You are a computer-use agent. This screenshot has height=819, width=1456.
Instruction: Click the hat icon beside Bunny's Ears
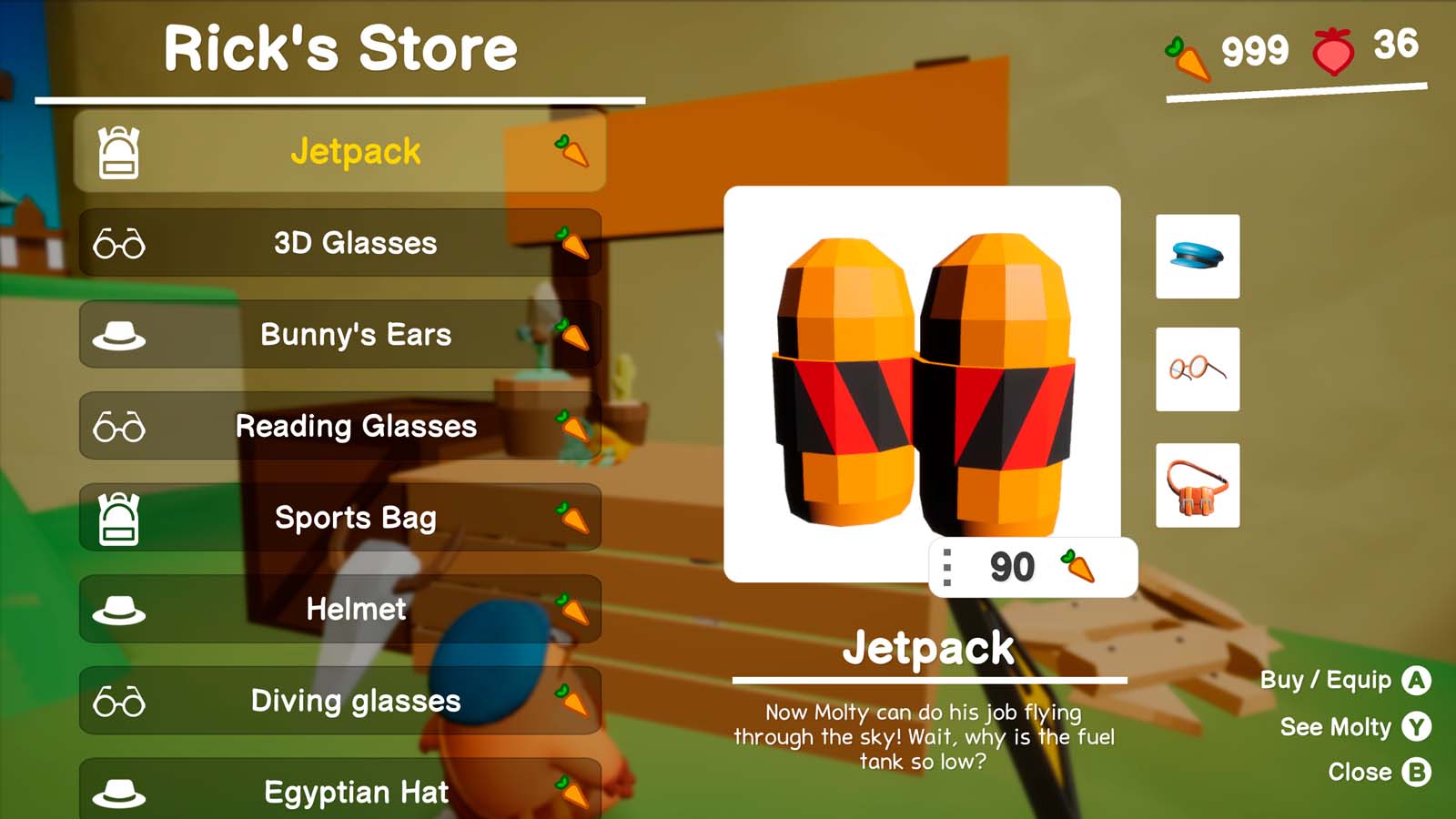coord(116,335)
